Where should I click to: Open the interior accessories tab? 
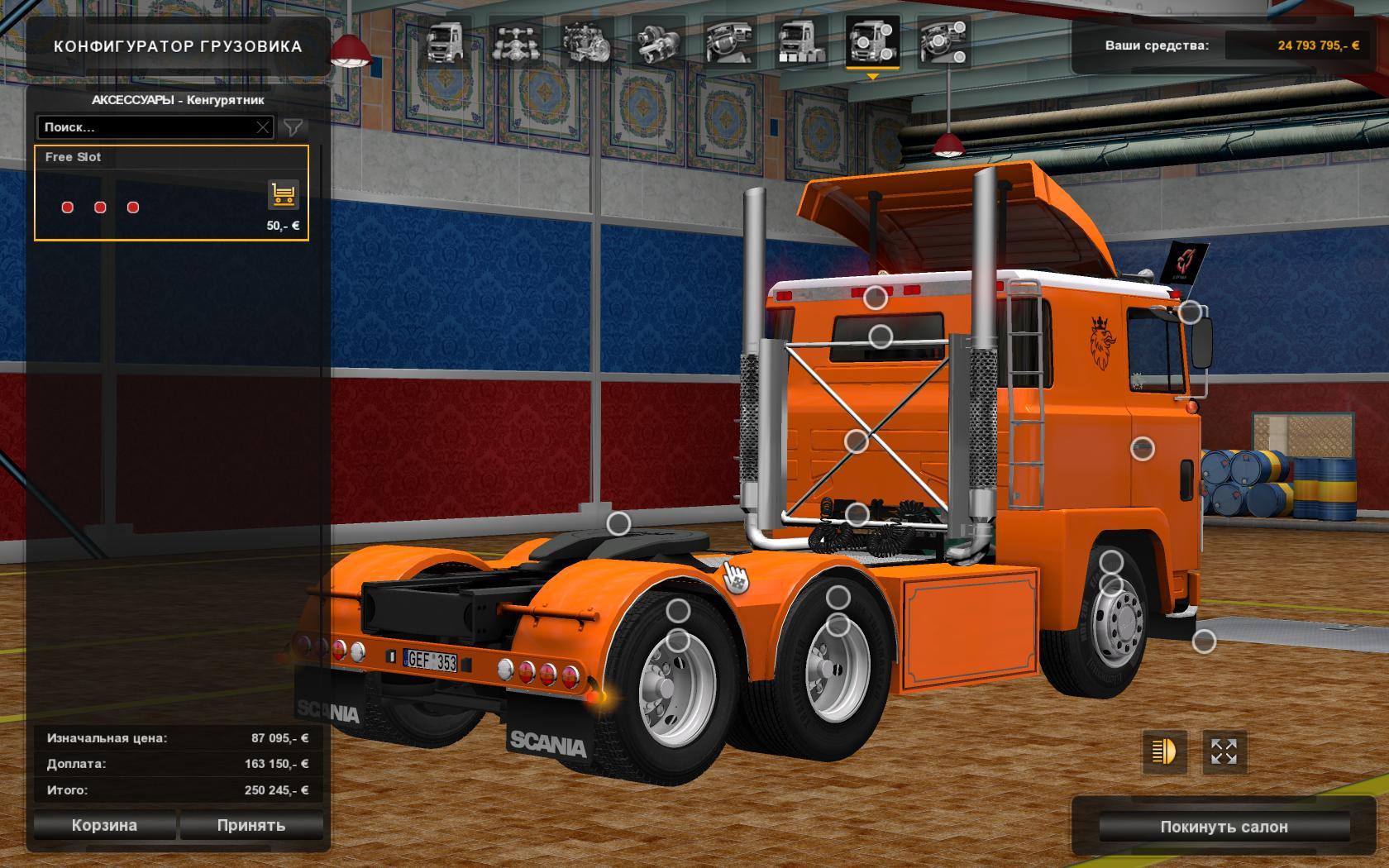coord(943,43)
